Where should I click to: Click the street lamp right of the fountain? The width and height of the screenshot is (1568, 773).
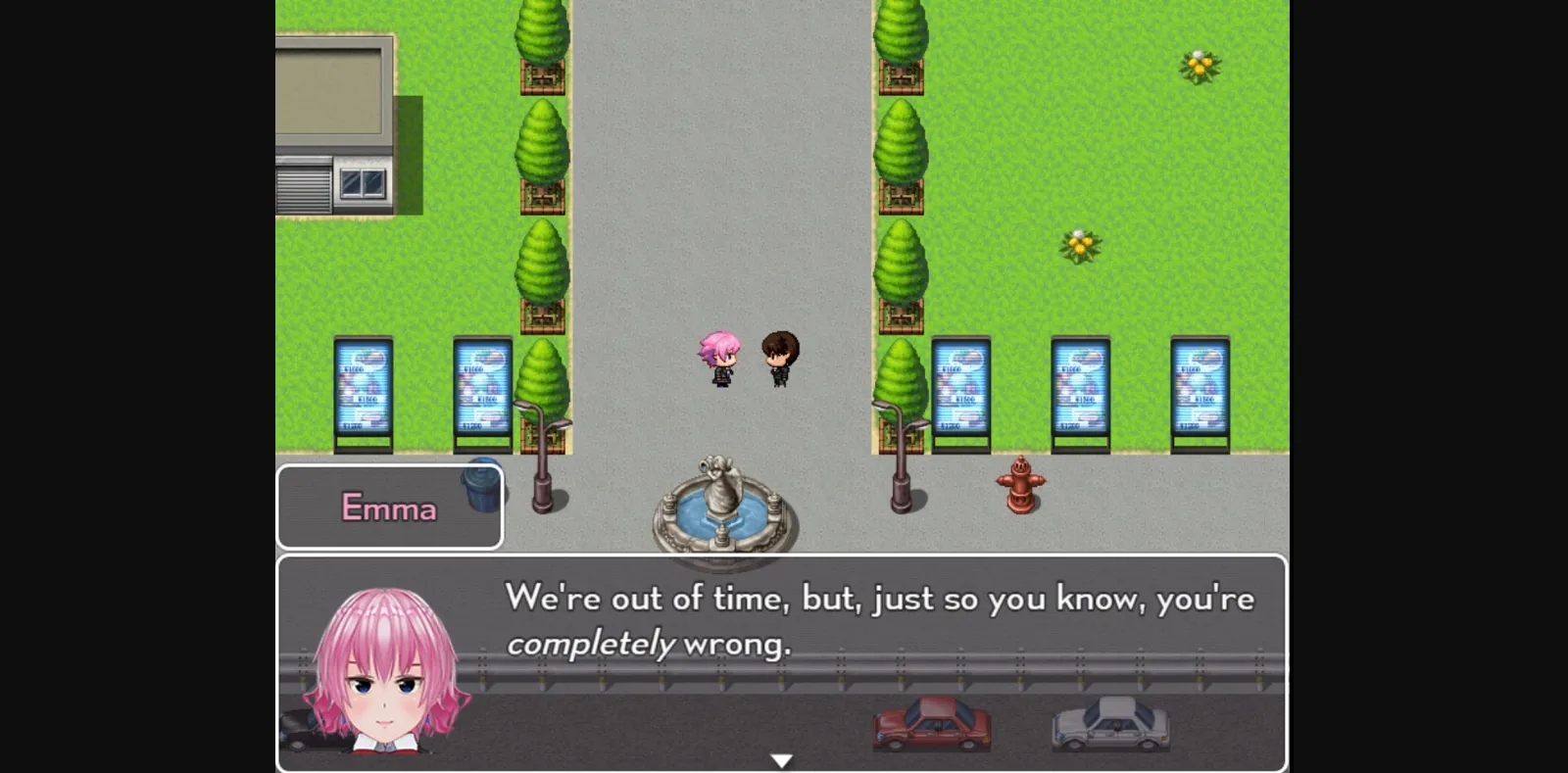coord(902,451)
